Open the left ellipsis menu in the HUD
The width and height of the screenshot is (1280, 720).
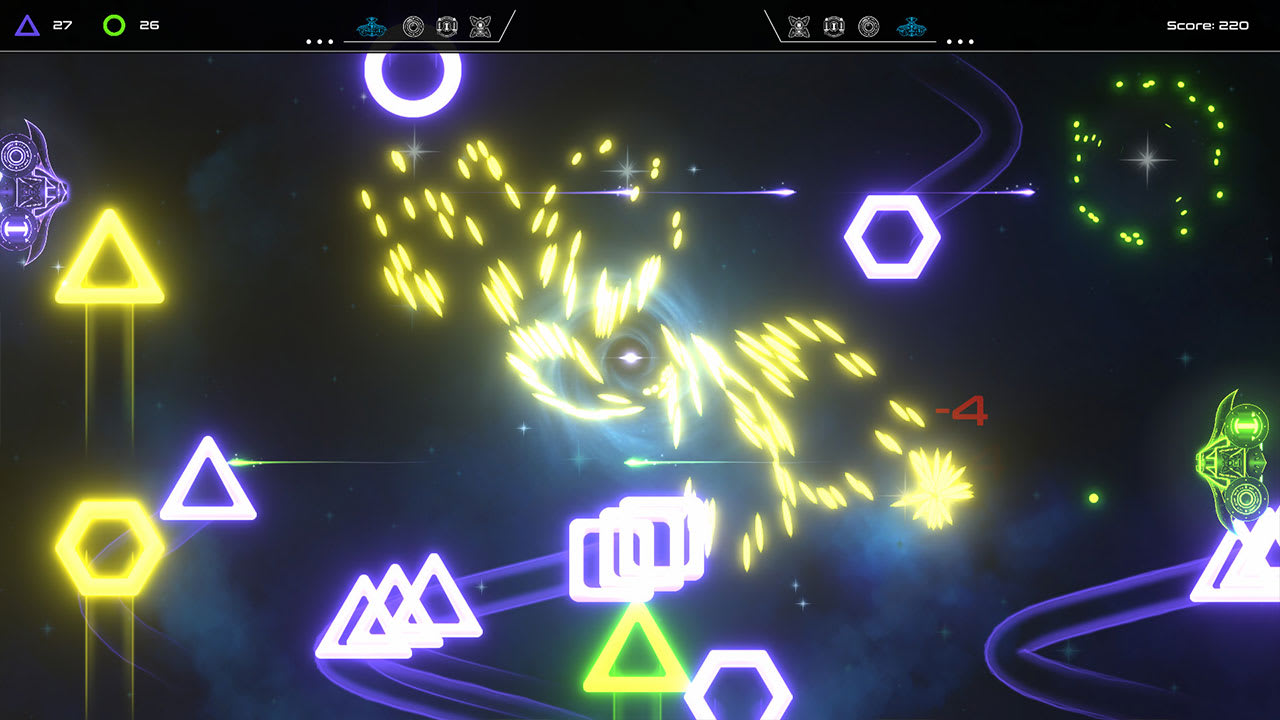(317, 41)
